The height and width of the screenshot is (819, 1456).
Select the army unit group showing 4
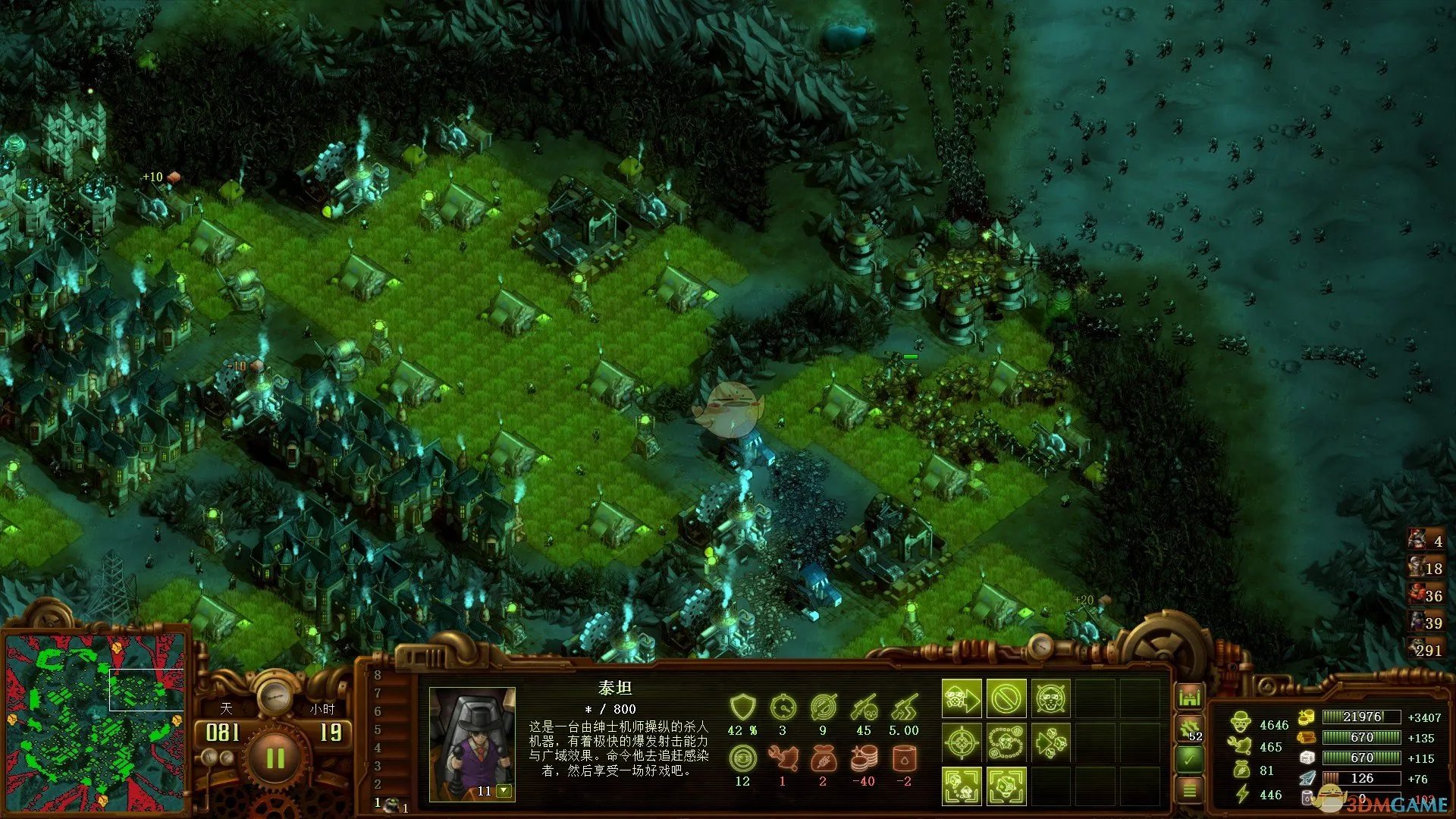pos(1424,540)
